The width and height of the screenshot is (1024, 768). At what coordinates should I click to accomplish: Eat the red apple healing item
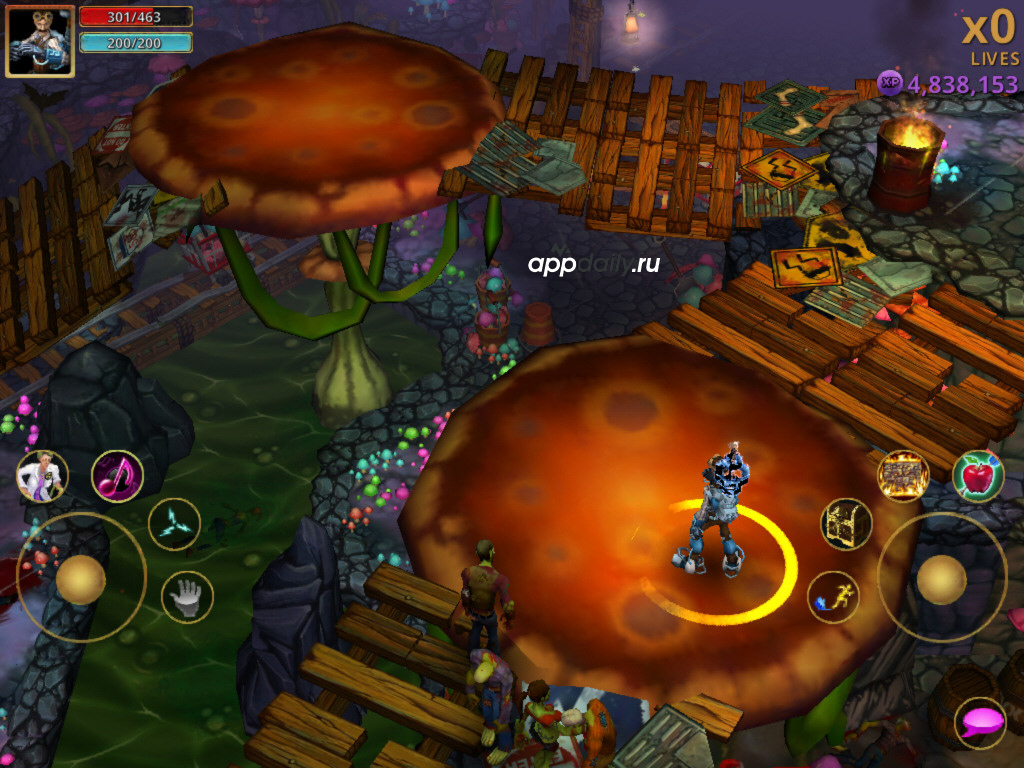tap(977, 476)
